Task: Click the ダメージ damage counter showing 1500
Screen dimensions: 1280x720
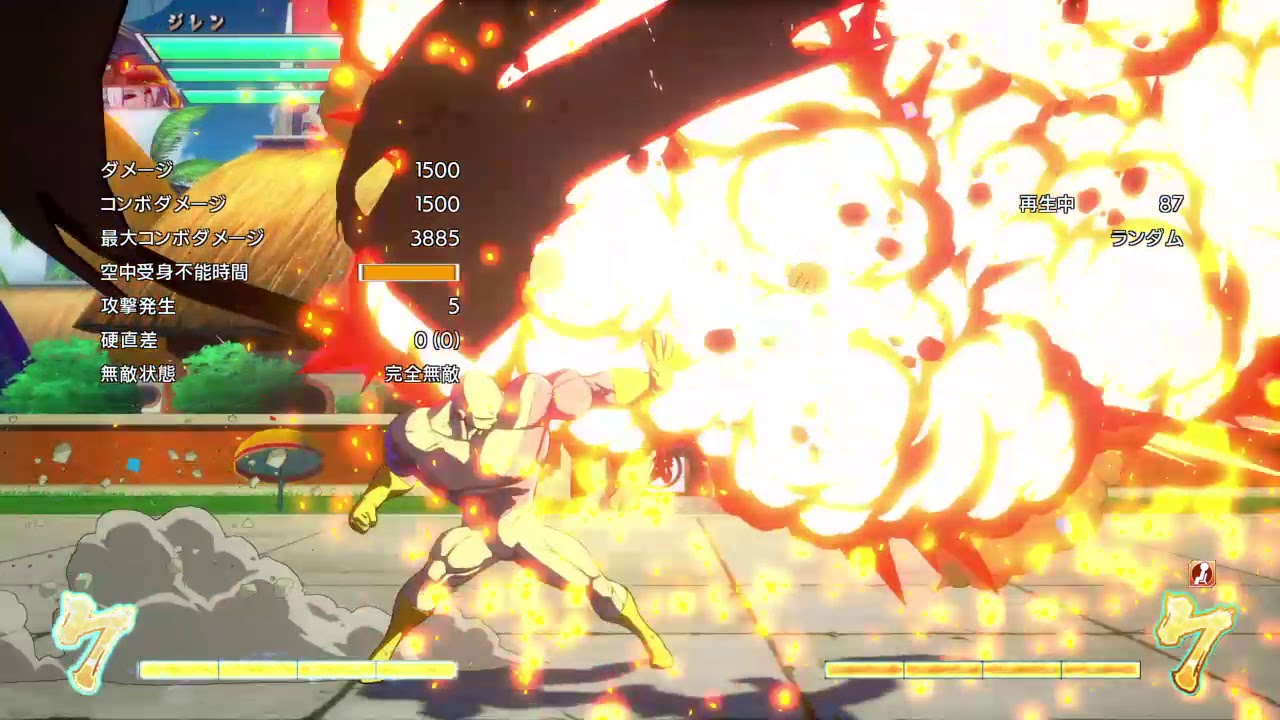Action: coord(437,170)
